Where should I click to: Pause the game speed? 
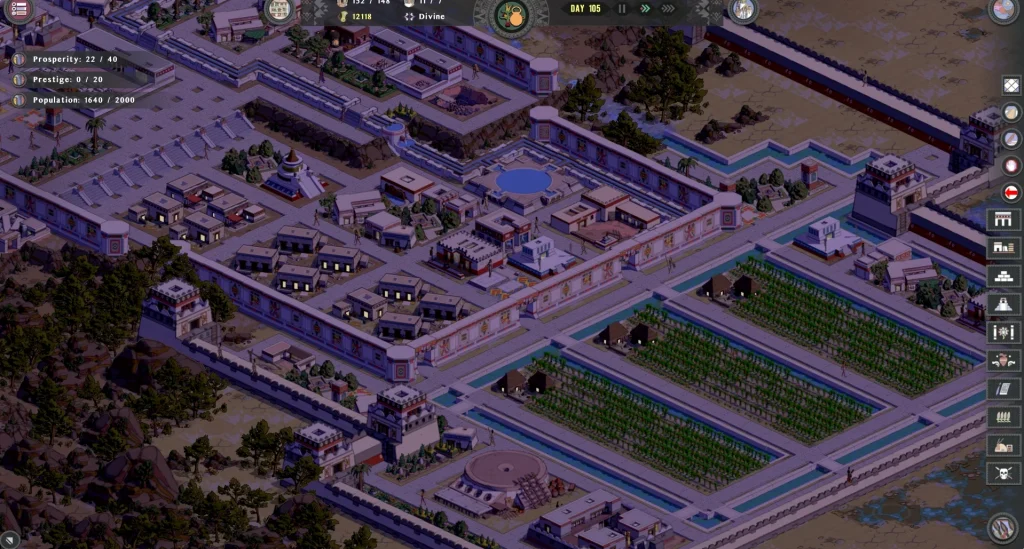622,9
